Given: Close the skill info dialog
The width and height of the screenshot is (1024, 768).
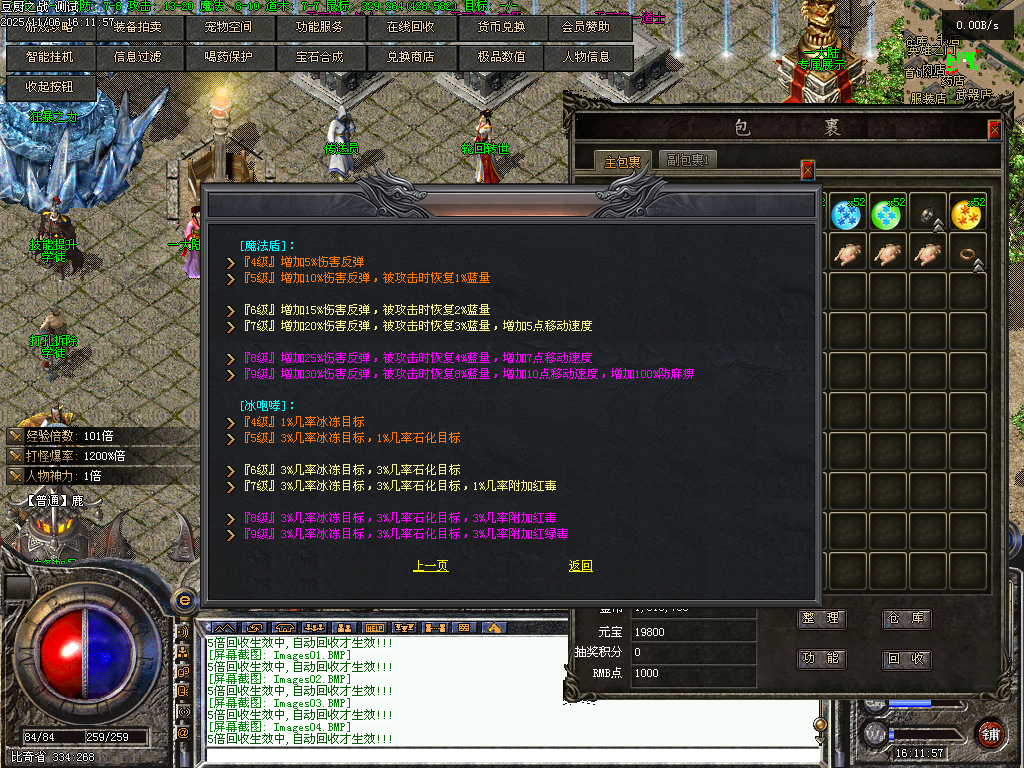Looking at the screenshot, I should pyautogui.click(x=808, y=170).
